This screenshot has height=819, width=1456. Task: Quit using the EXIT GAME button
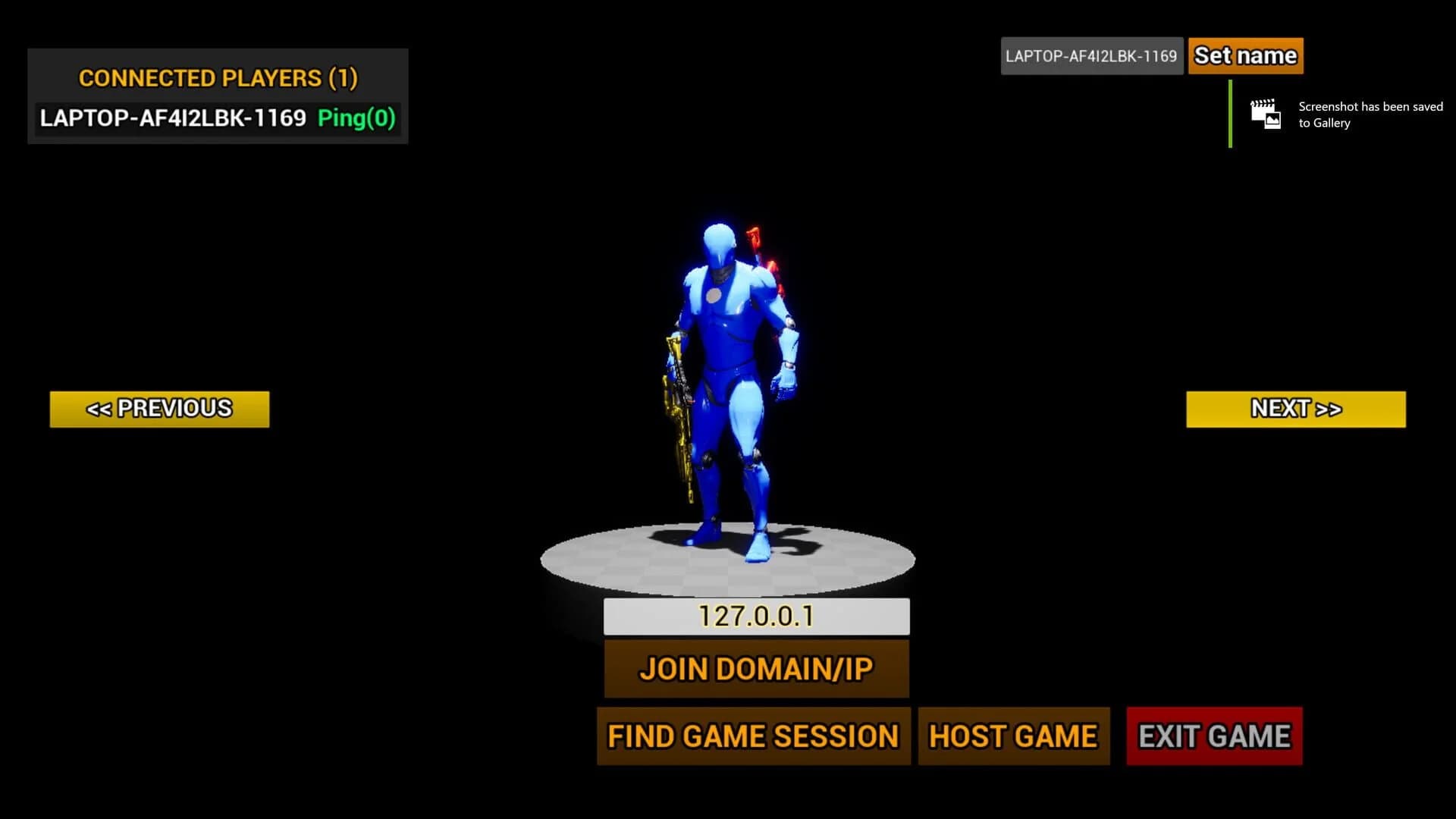point(1213,735)
